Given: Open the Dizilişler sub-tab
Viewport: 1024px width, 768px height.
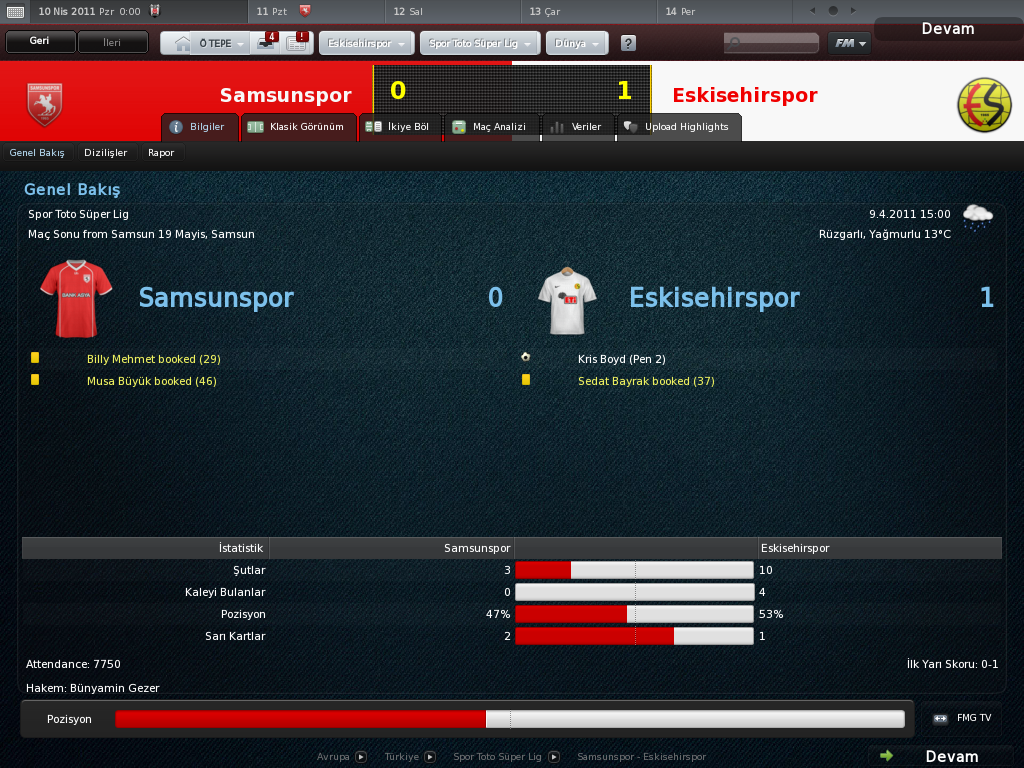Looking at the screenshot, I should point(106,153).
